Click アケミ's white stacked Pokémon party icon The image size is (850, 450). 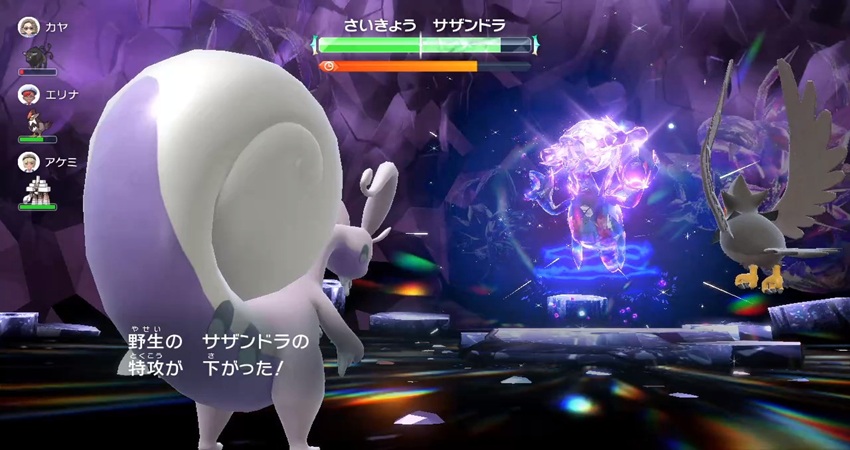point(37,188)
